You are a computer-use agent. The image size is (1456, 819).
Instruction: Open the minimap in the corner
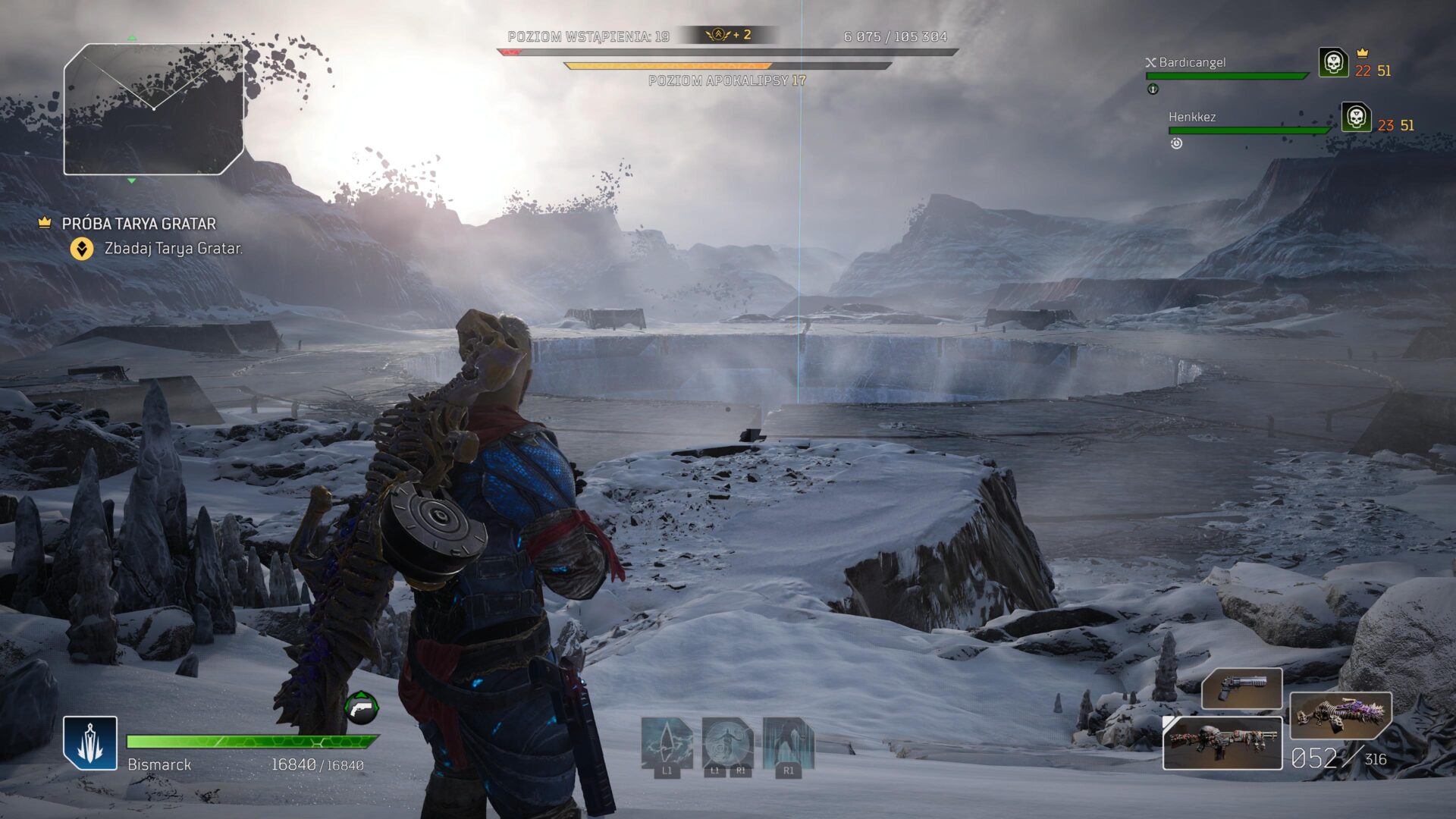coord(153,109)
